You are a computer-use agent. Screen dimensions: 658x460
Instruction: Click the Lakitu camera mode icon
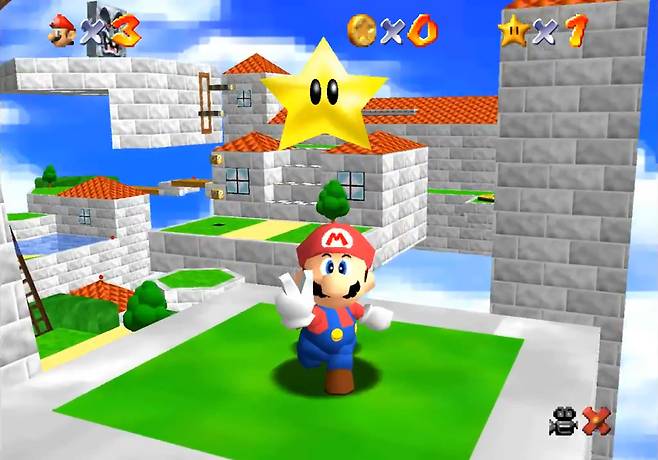(x=564, y=422)
